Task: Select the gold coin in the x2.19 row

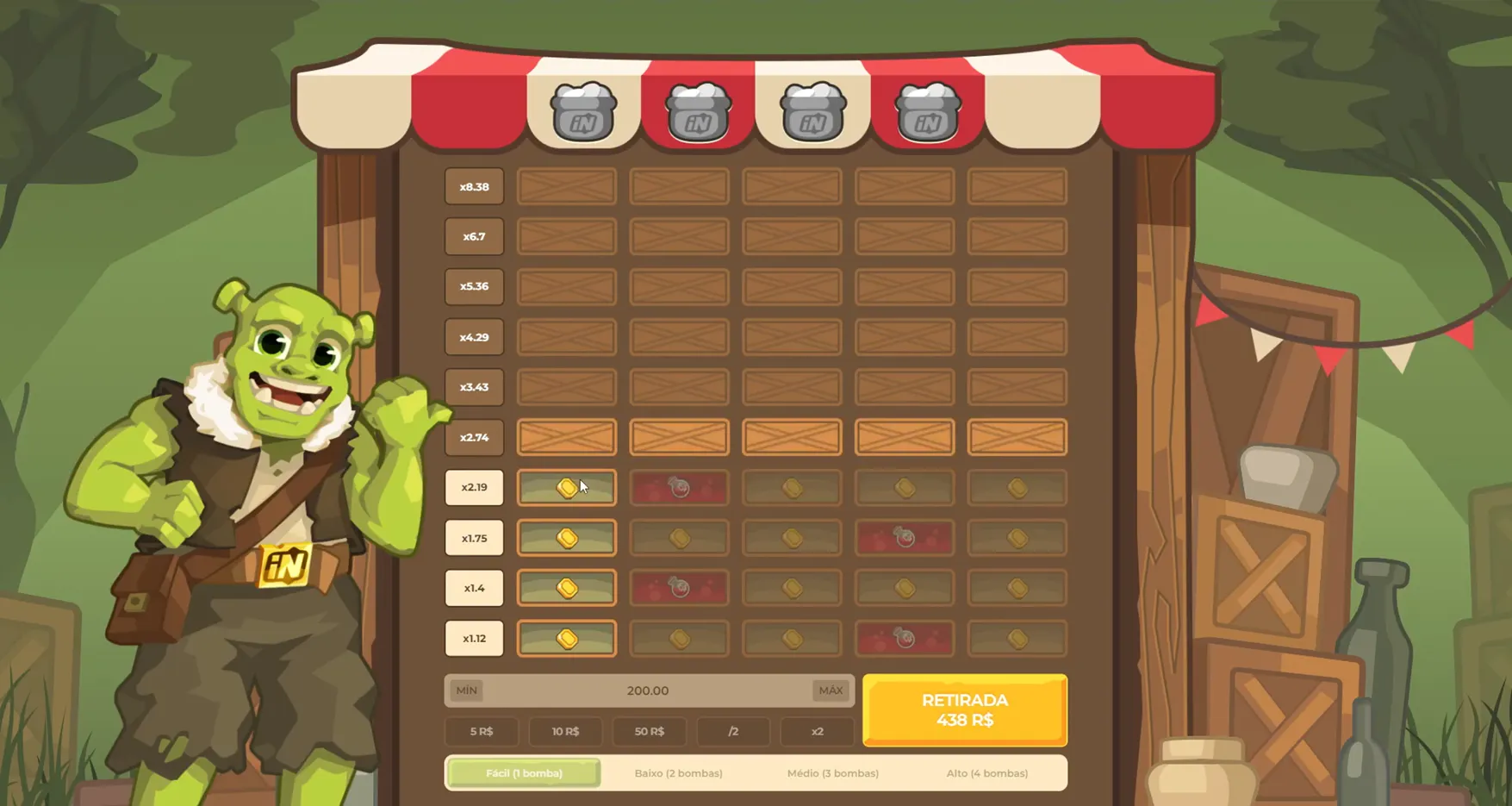Action: (x=566, y=487)
